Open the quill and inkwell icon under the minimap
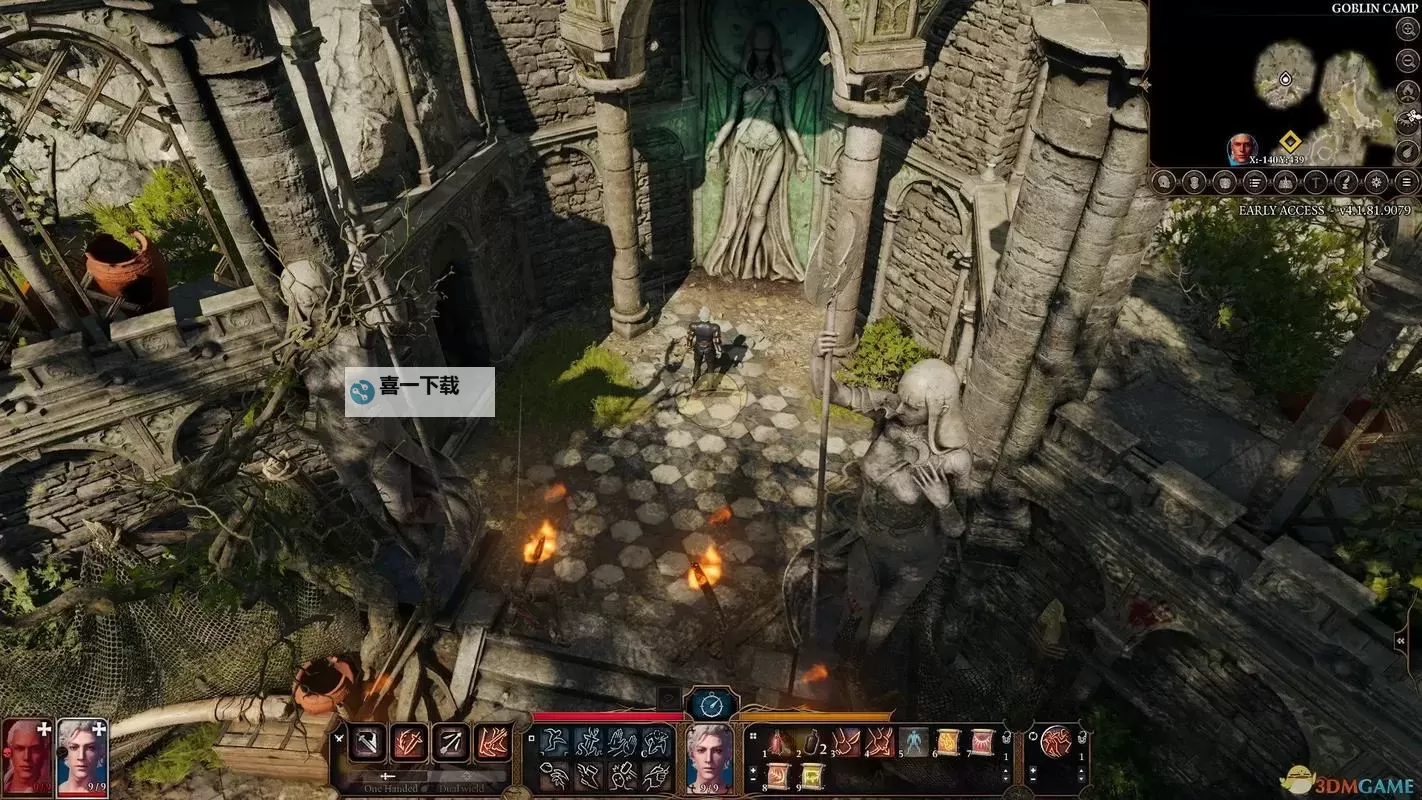The width and height of the screenshot is (1422, 800). pos(1346,182)
